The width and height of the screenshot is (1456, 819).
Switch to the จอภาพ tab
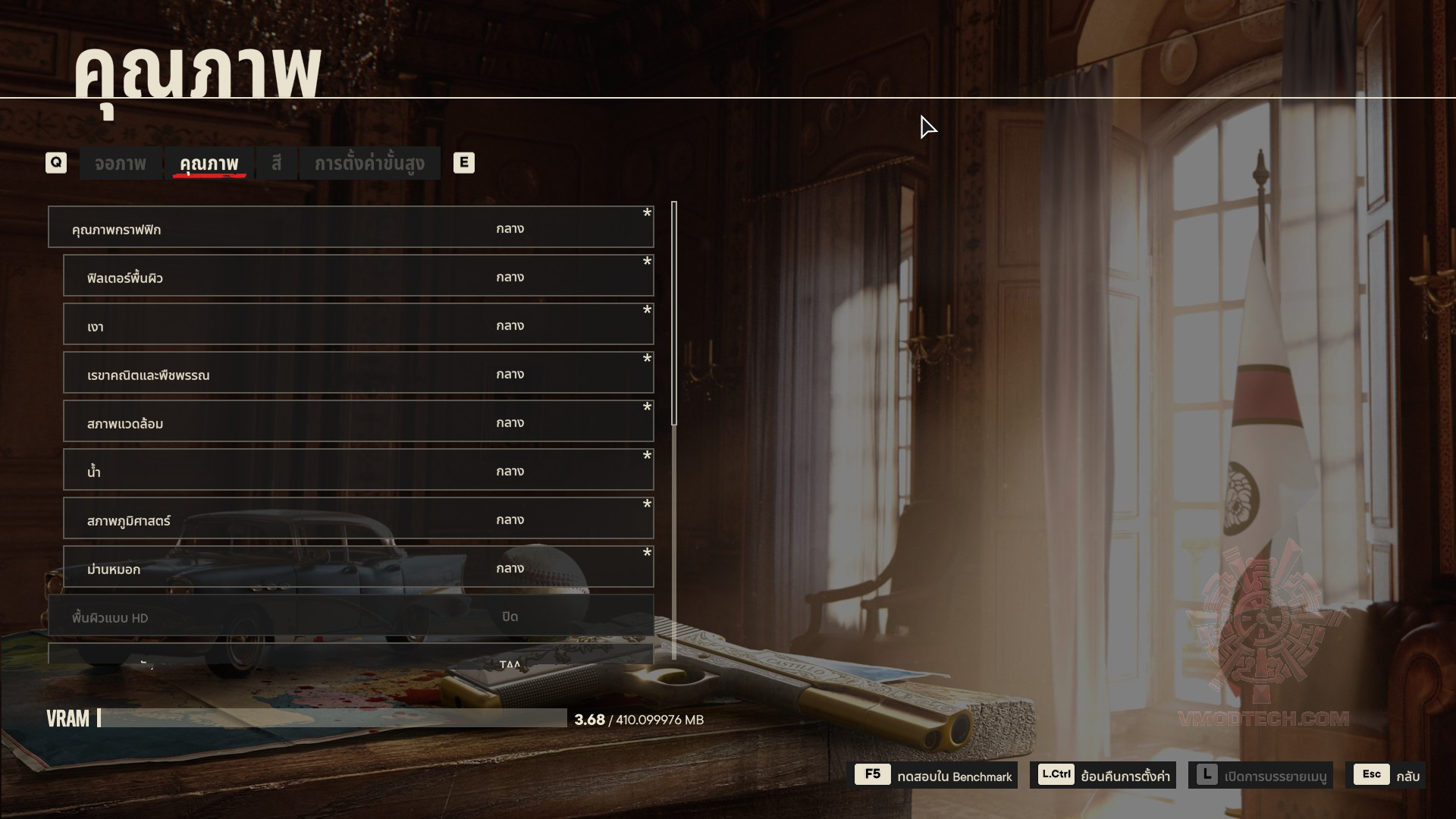point(121,163)
